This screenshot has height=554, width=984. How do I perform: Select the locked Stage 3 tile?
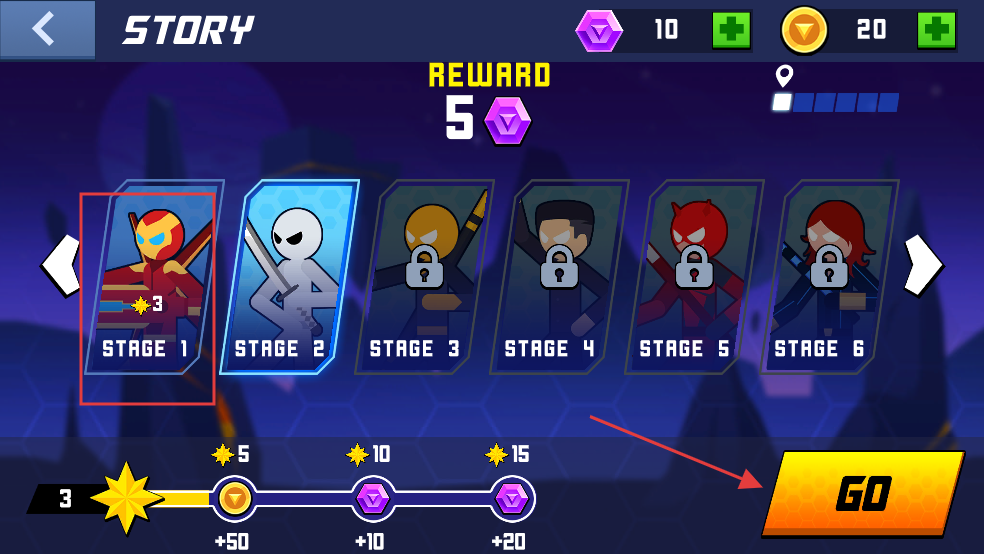pos(423,277)
